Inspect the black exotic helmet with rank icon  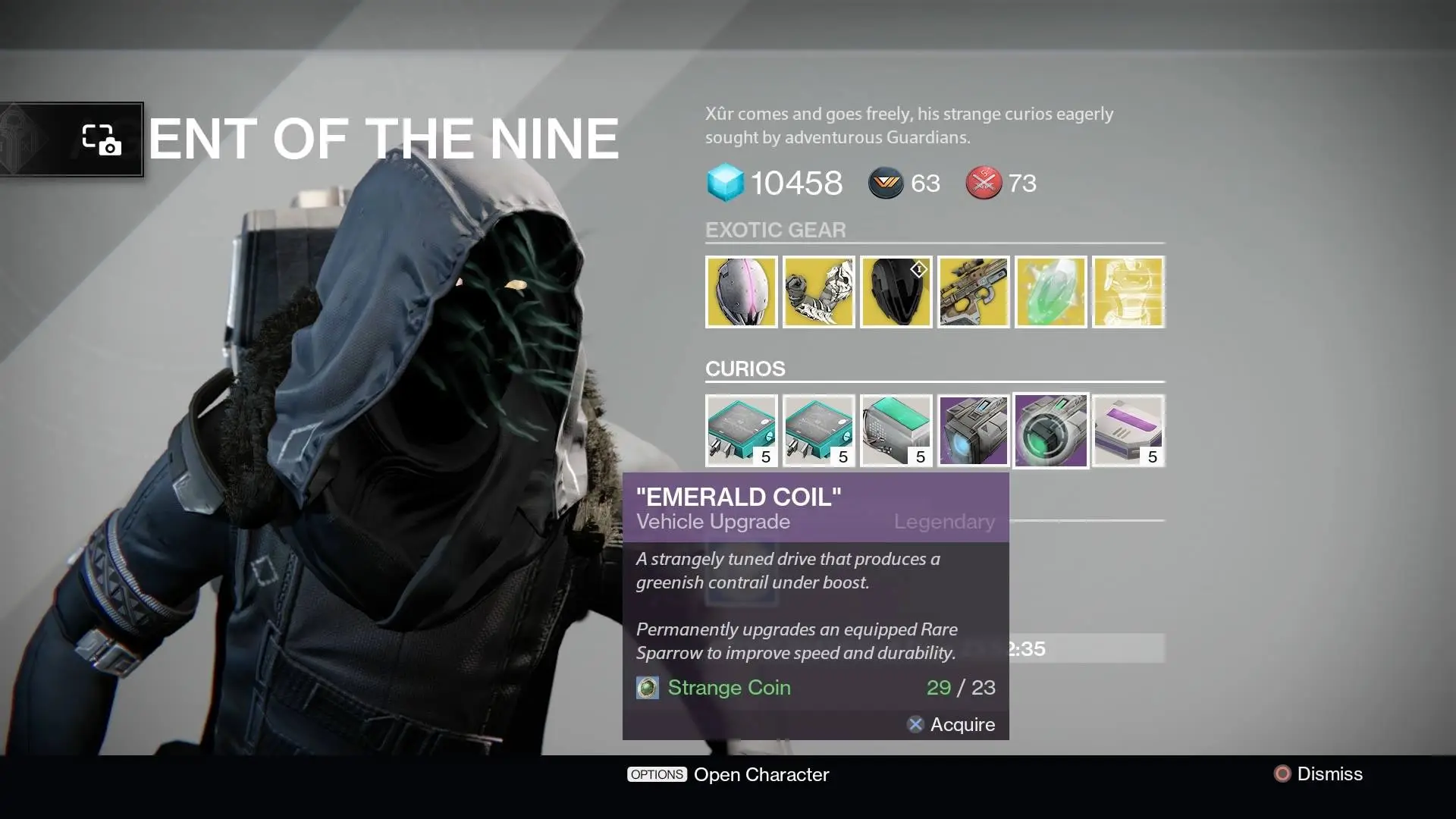(x=896, y=292)
